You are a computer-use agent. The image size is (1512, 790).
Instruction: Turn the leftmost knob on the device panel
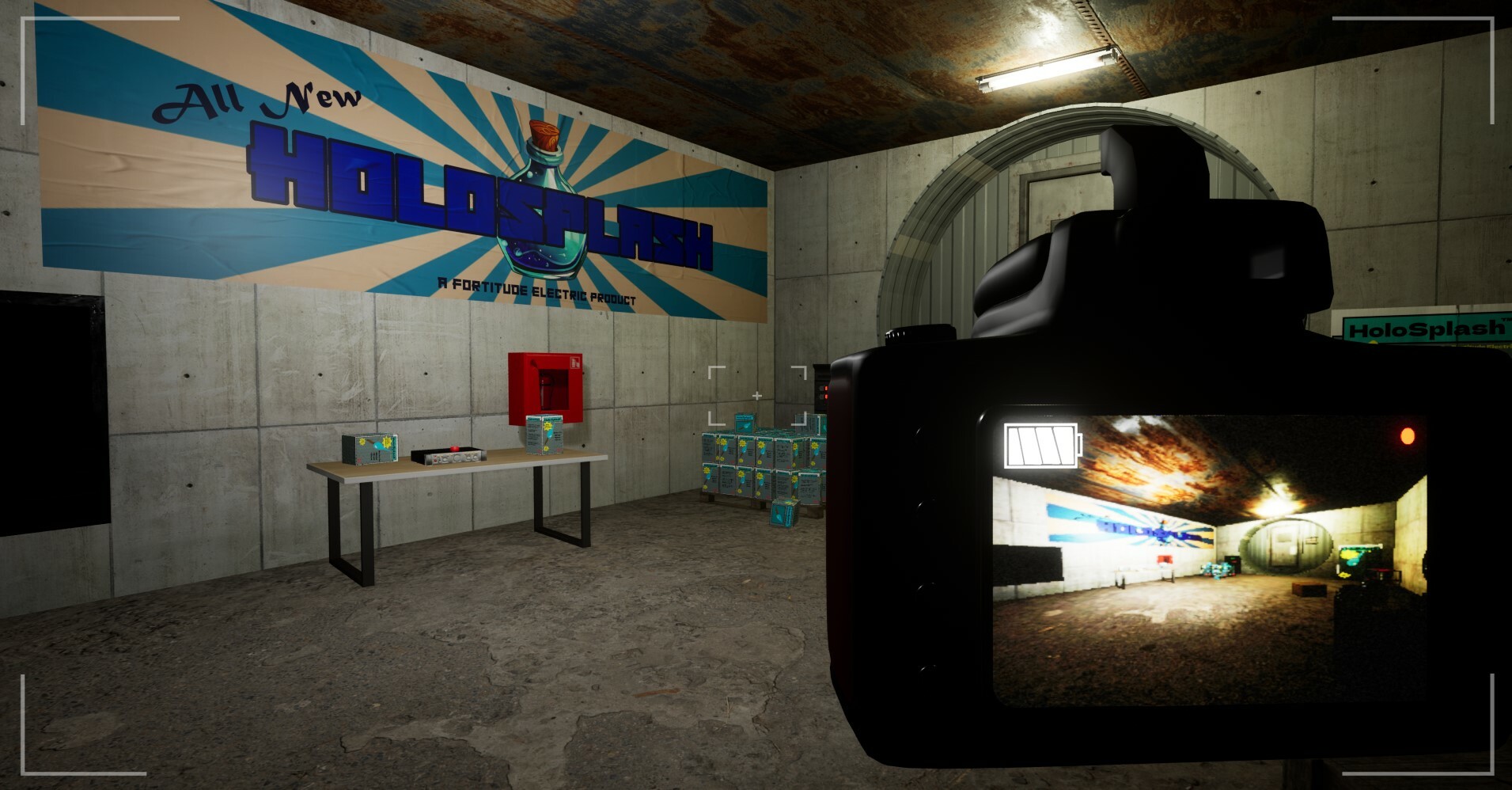point(445,459)
